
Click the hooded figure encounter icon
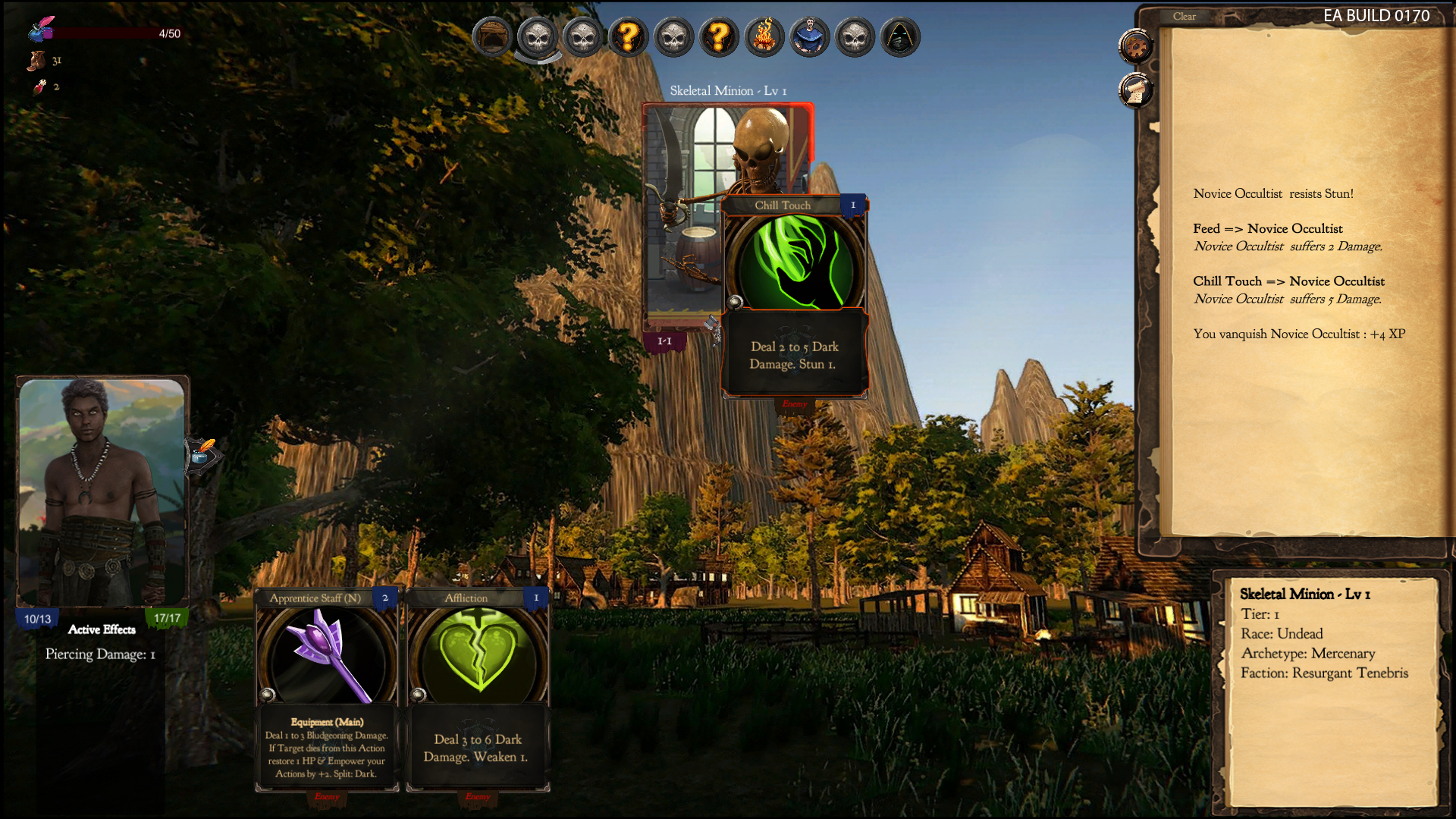click(x=901, y=37)
